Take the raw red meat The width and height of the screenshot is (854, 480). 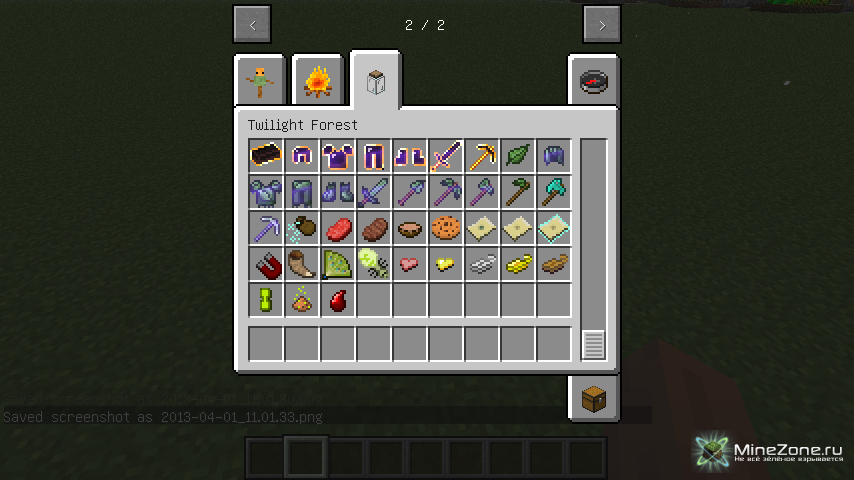click(338, 228)
